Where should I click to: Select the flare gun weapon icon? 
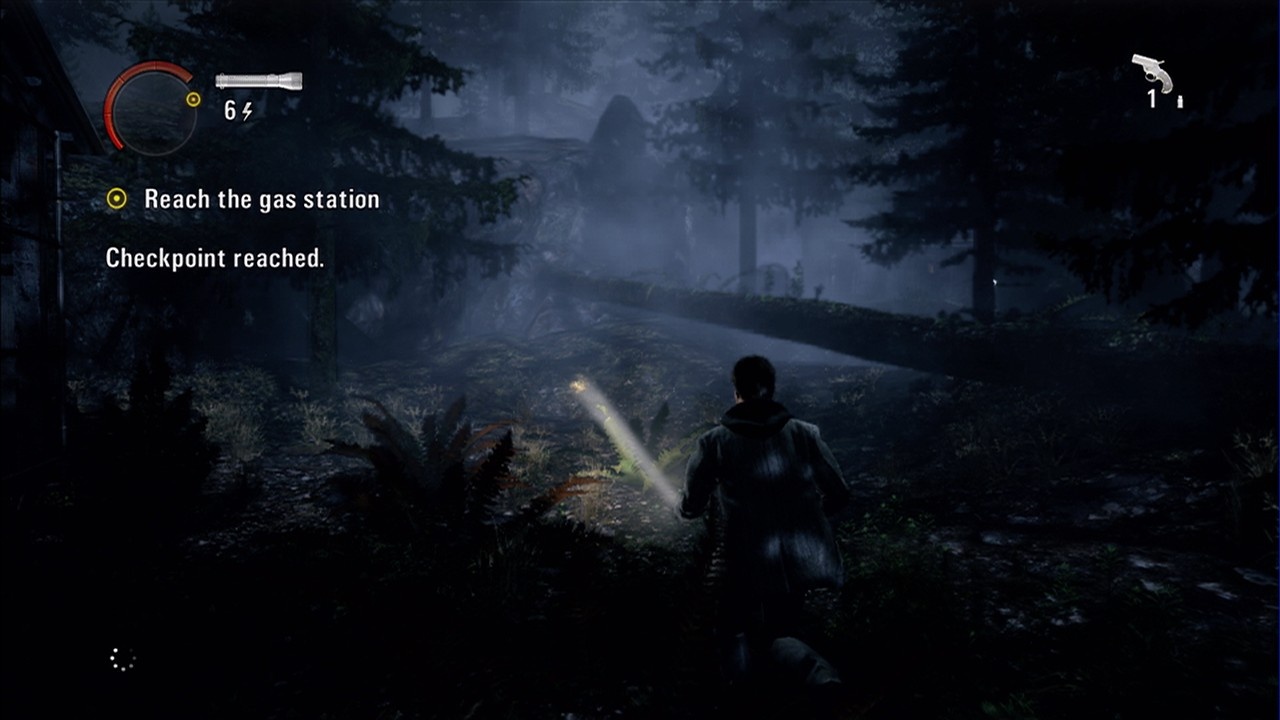1152,73
